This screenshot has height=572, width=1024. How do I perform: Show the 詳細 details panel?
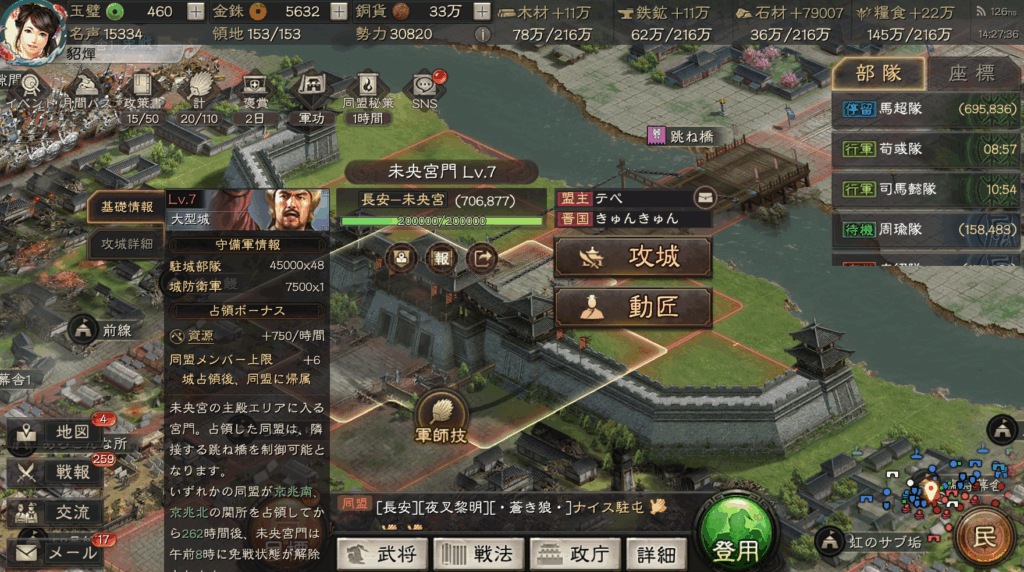tap(656, 553)
